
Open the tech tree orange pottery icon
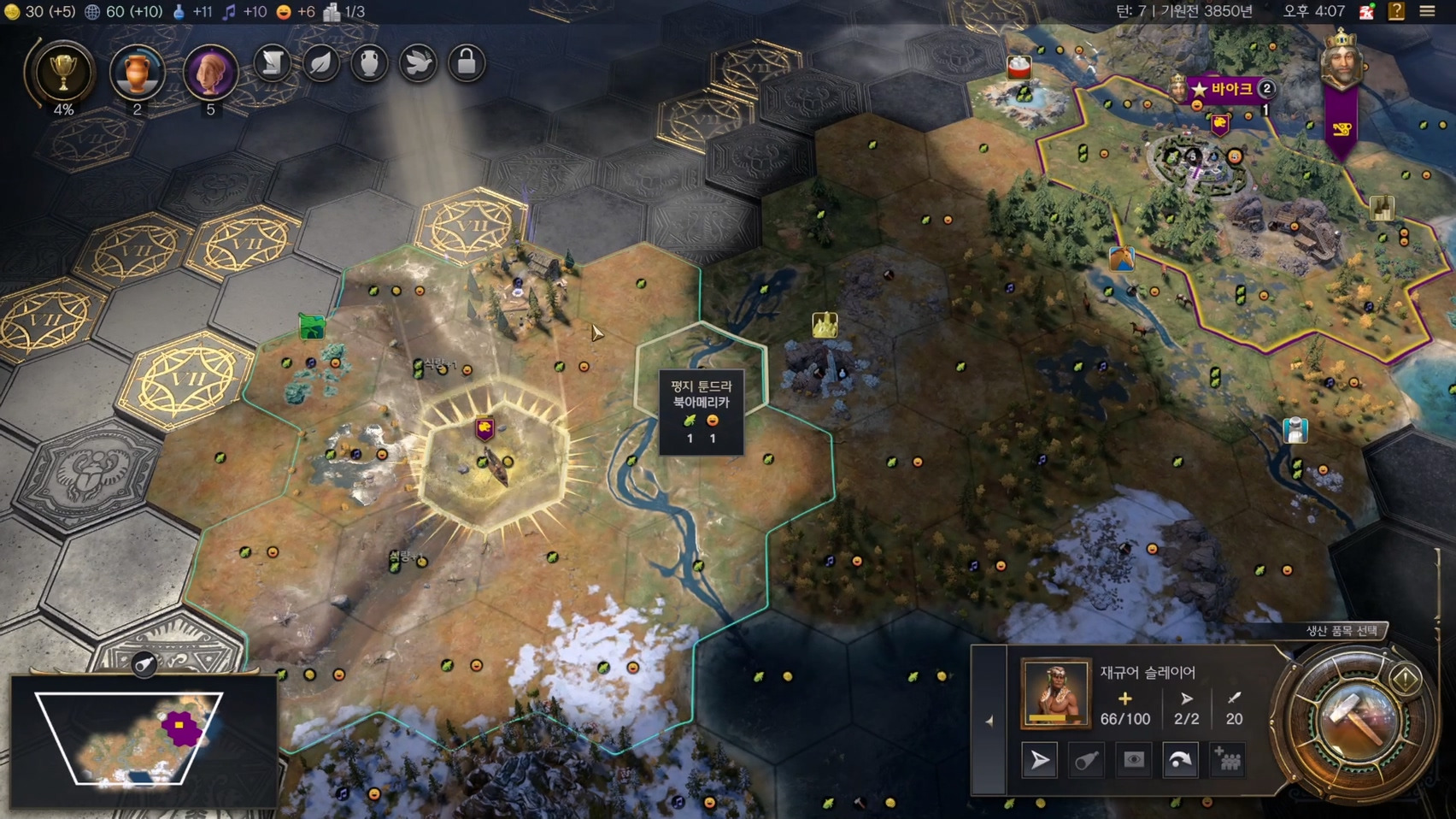pos(137,73)
